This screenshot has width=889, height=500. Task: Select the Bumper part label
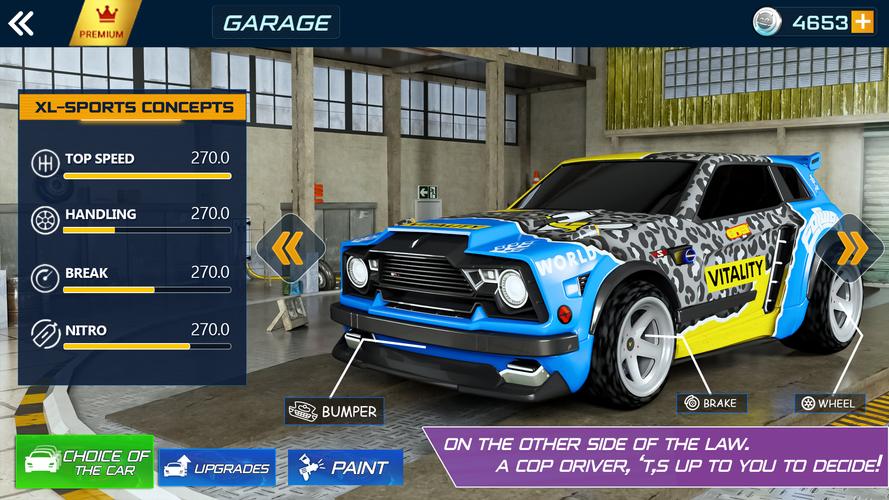334,411
